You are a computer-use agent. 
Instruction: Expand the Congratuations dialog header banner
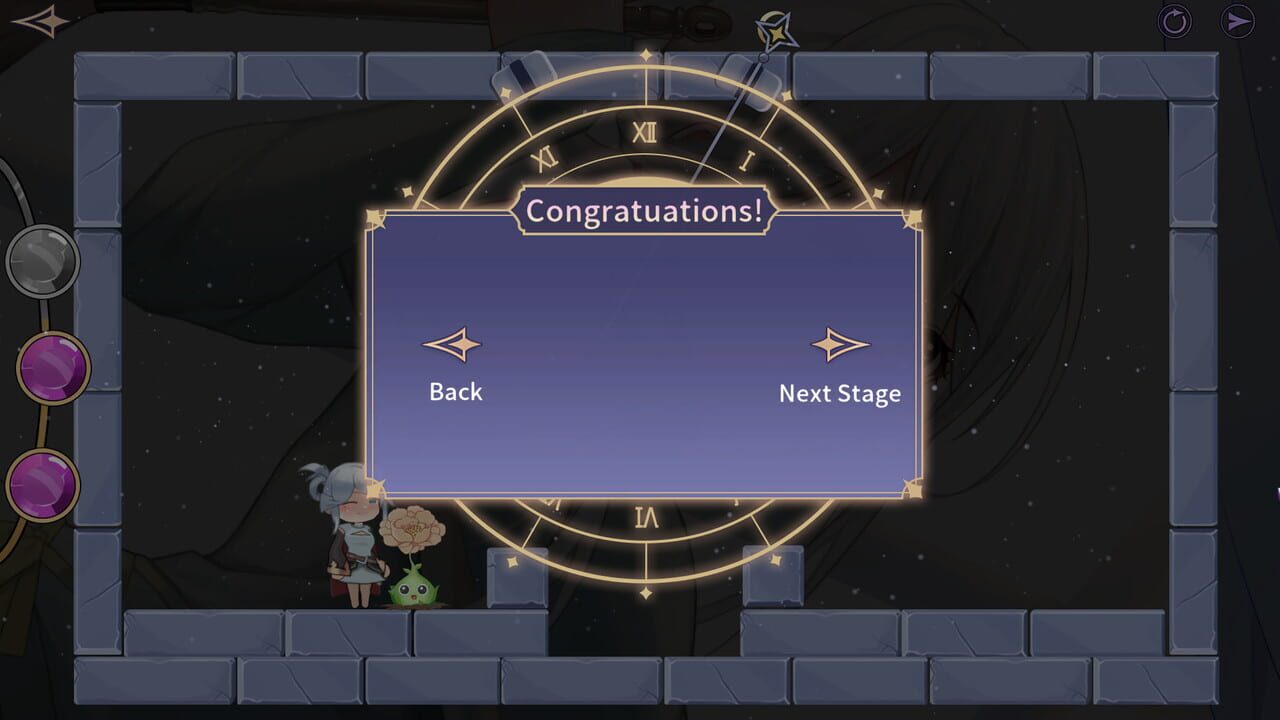pyautogui.click(x=646, y=210)
